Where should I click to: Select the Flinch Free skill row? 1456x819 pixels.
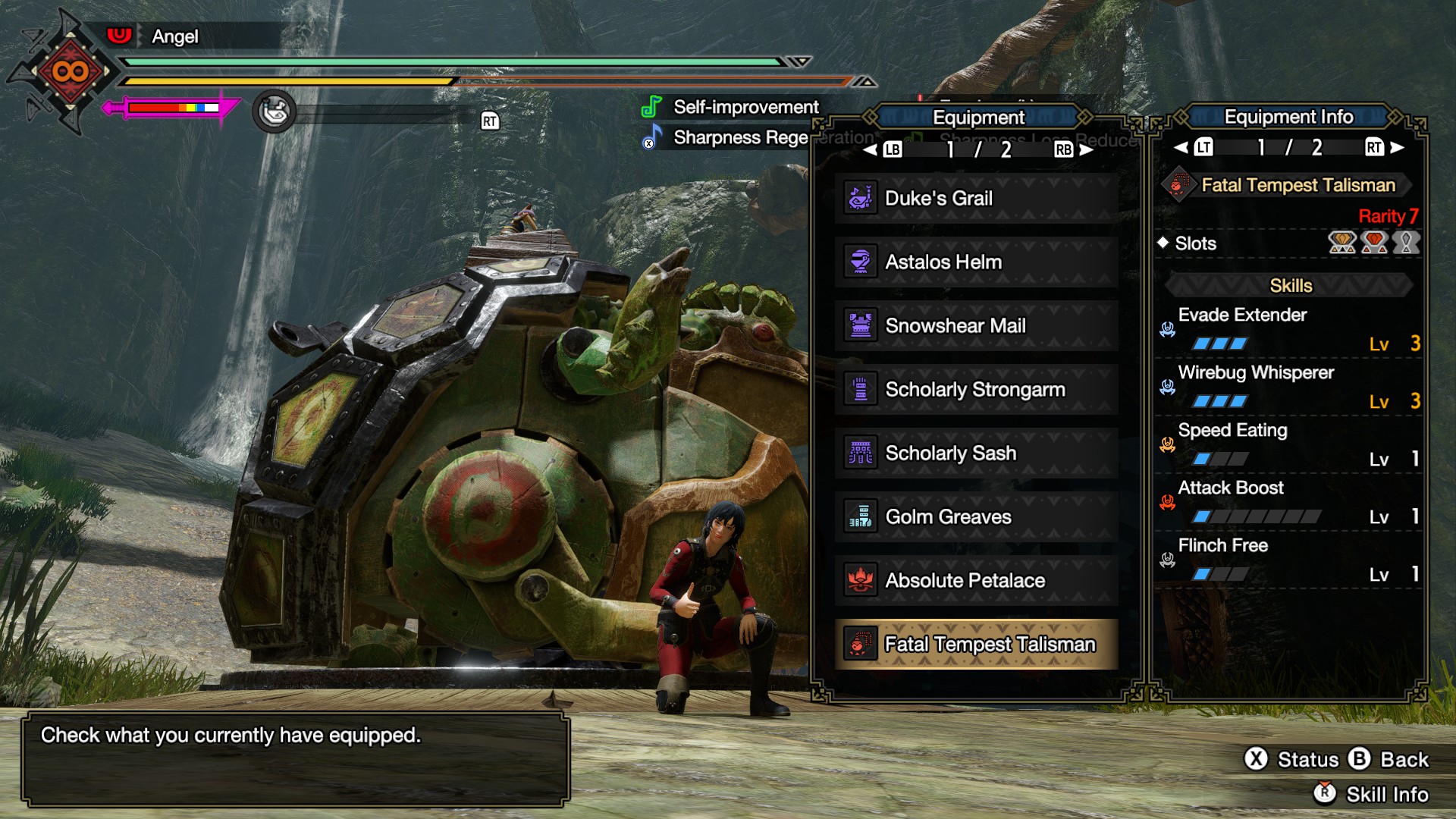coord(1289,560)
